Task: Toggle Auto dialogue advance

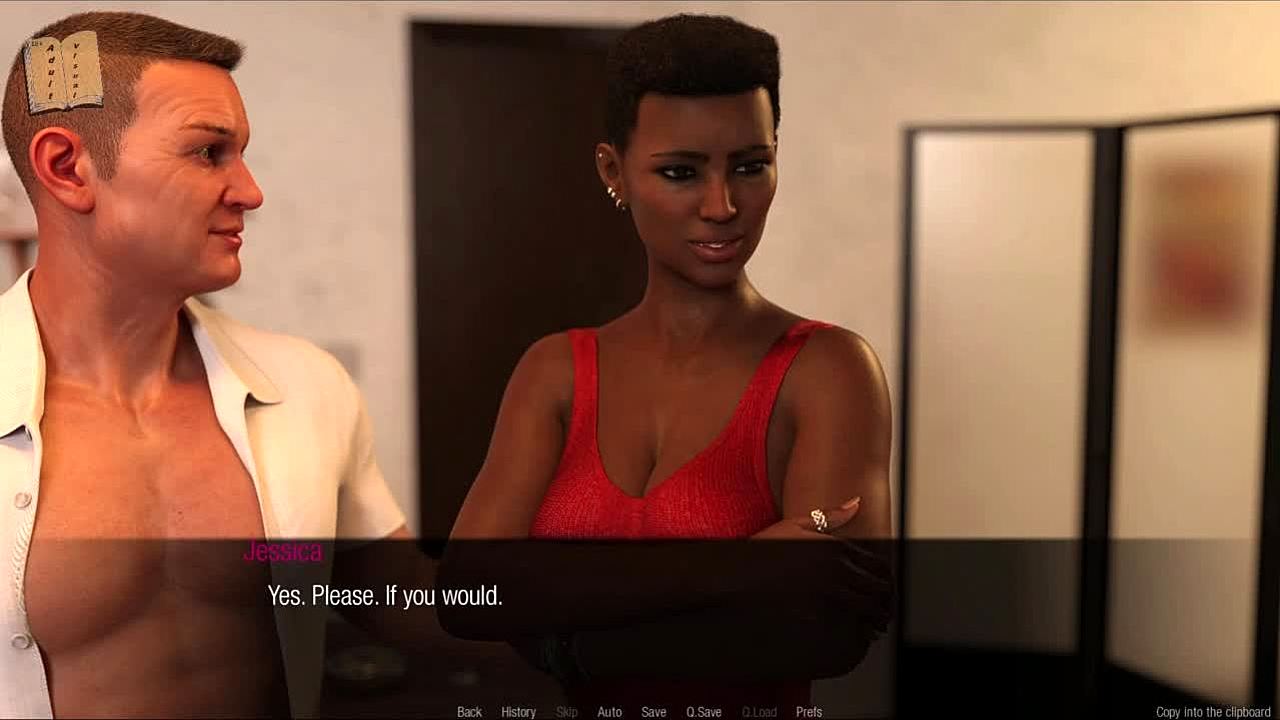Action: coord(609,712)
